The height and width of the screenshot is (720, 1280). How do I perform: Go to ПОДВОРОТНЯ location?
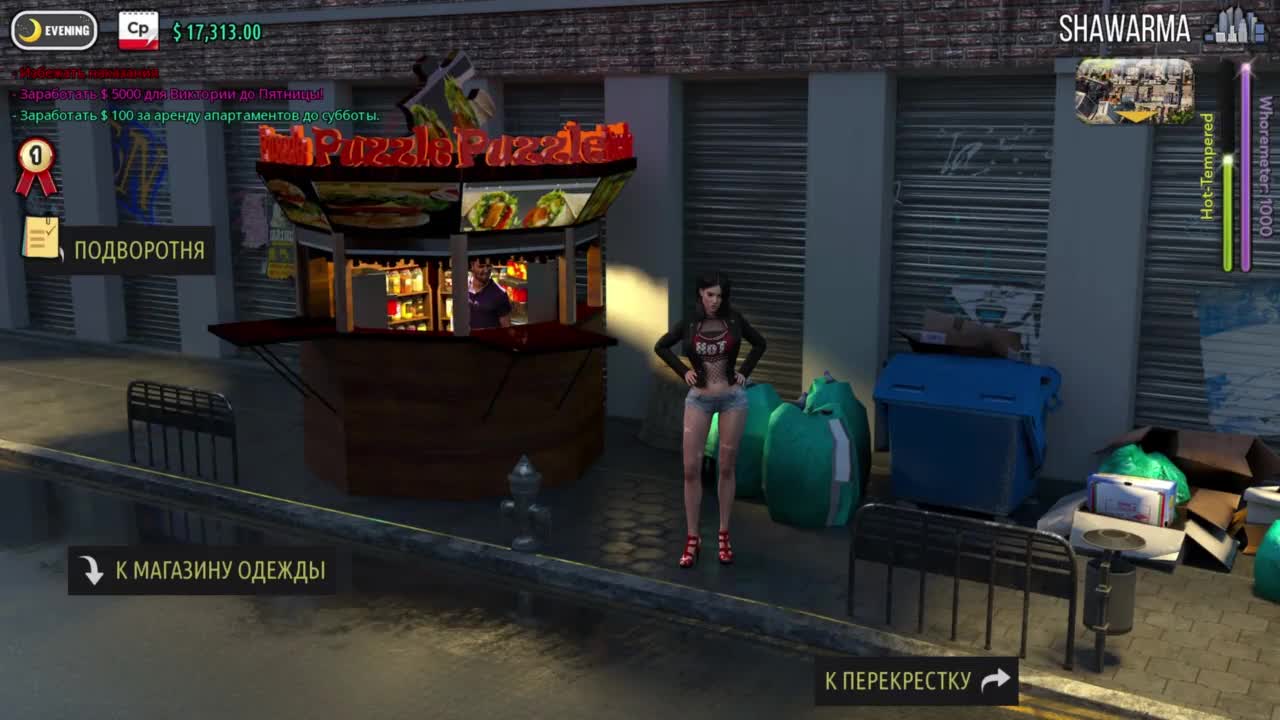pyautogui.click(x=138, y=250)
